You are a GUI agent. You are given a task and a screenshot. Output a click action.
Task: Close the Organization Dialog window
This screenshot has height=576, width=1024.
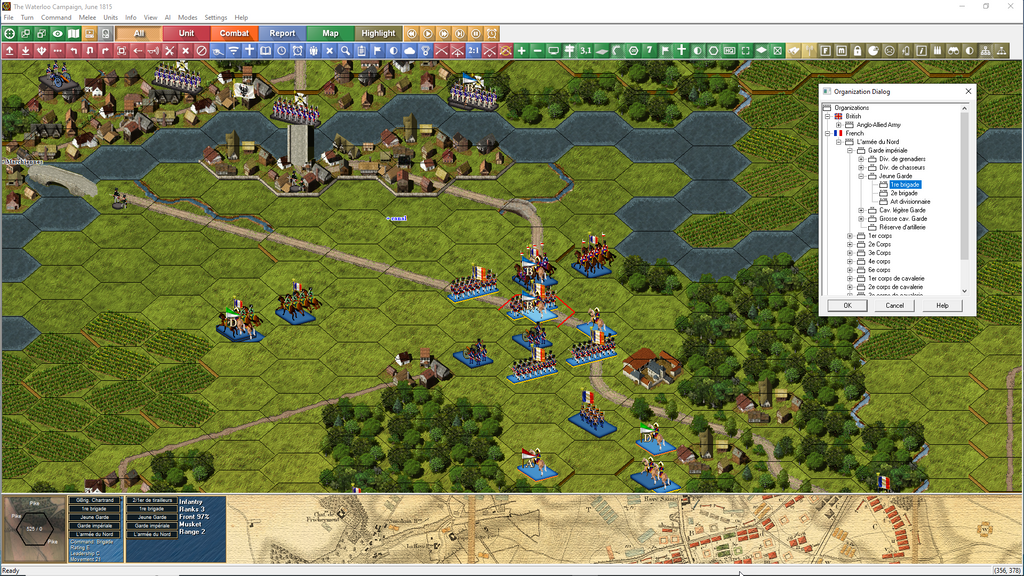(967, 92)
